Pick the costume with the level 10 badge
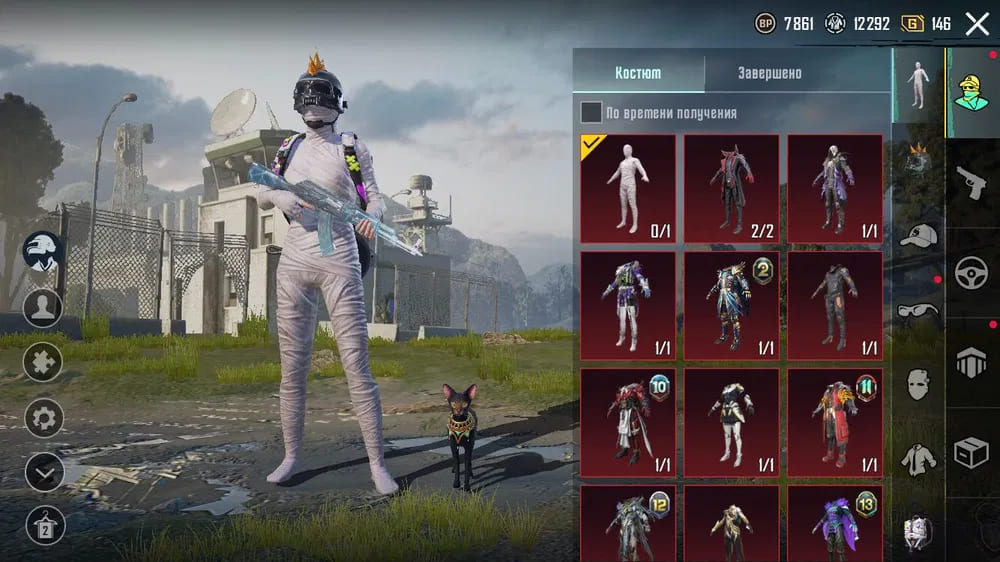Viewport: 1000px width, 562px height. pos(628,421)
